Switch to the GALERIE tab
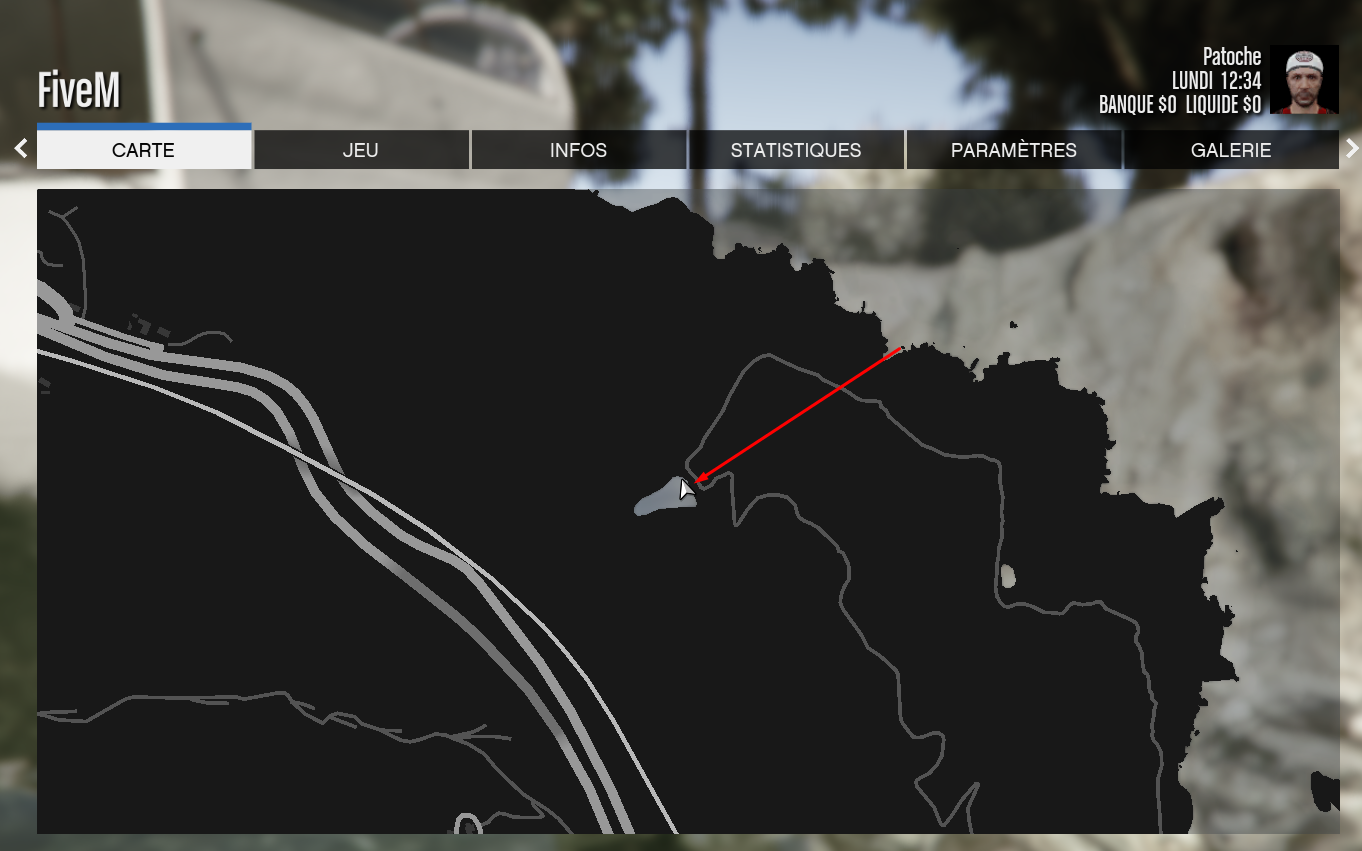1362x851 pixels. (1231, 150)
